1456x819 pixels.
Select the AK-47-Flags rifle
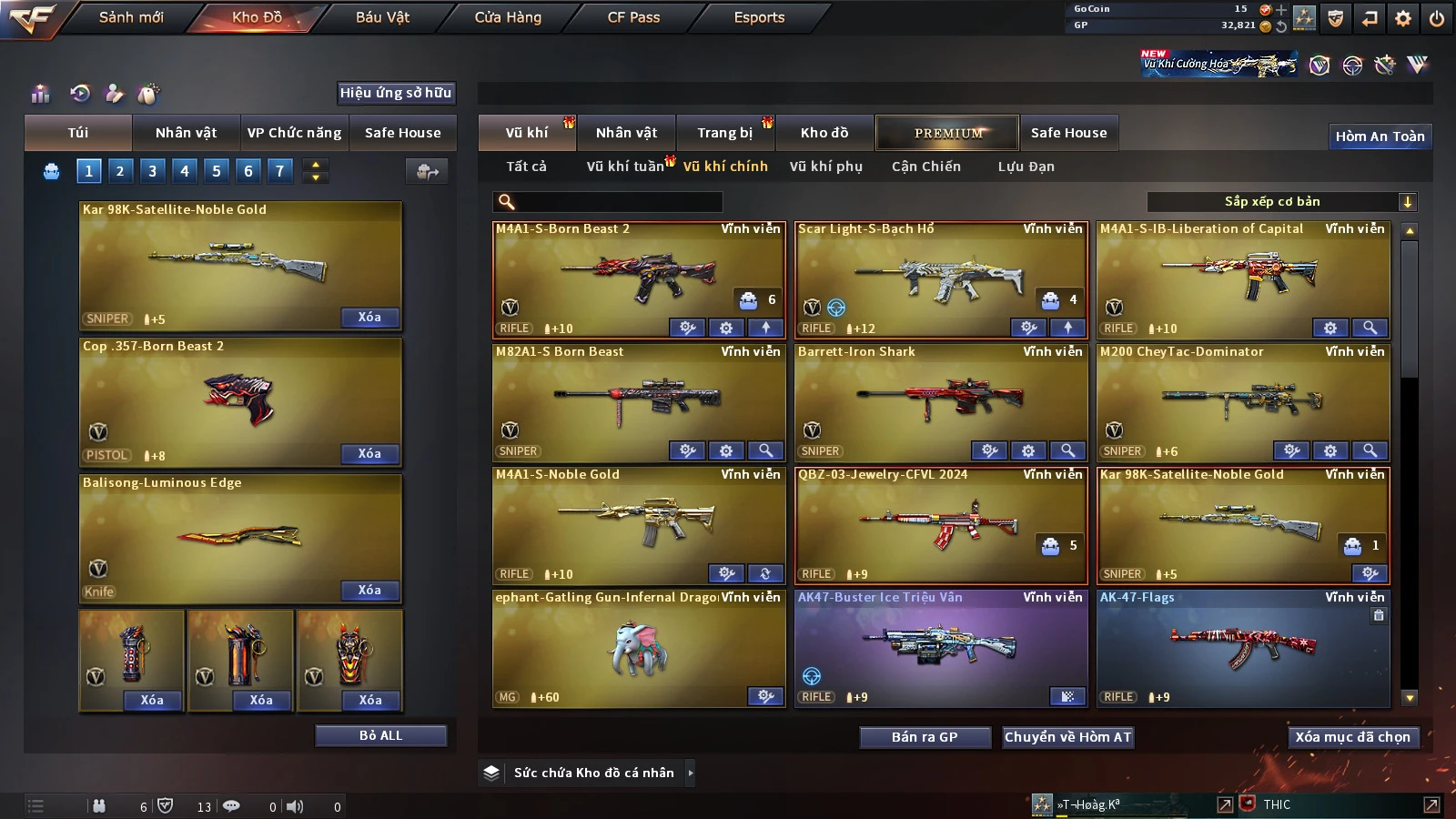coord(1242,642)
